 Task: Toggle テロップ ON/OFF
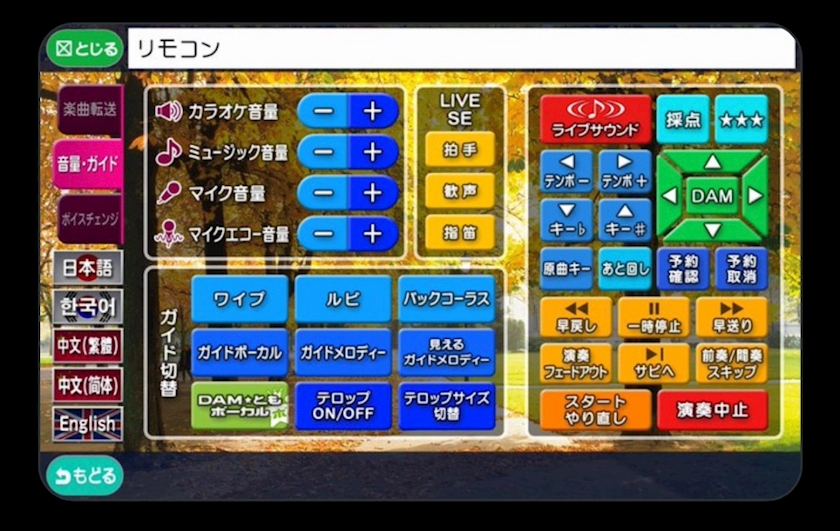(343, 405)
